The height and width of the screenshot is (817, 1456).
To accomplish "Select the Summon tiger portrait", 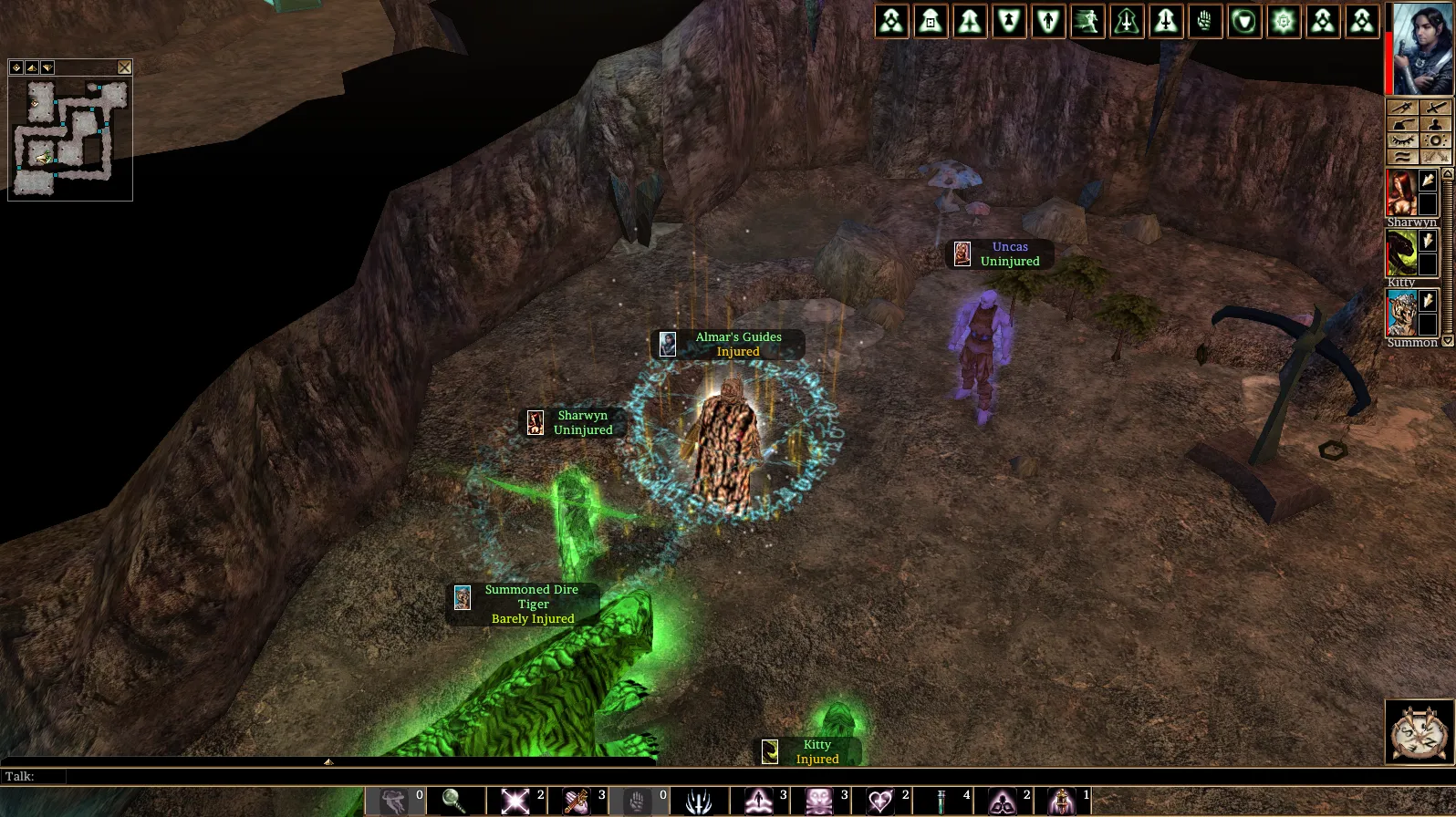I will pos(1400,314).
